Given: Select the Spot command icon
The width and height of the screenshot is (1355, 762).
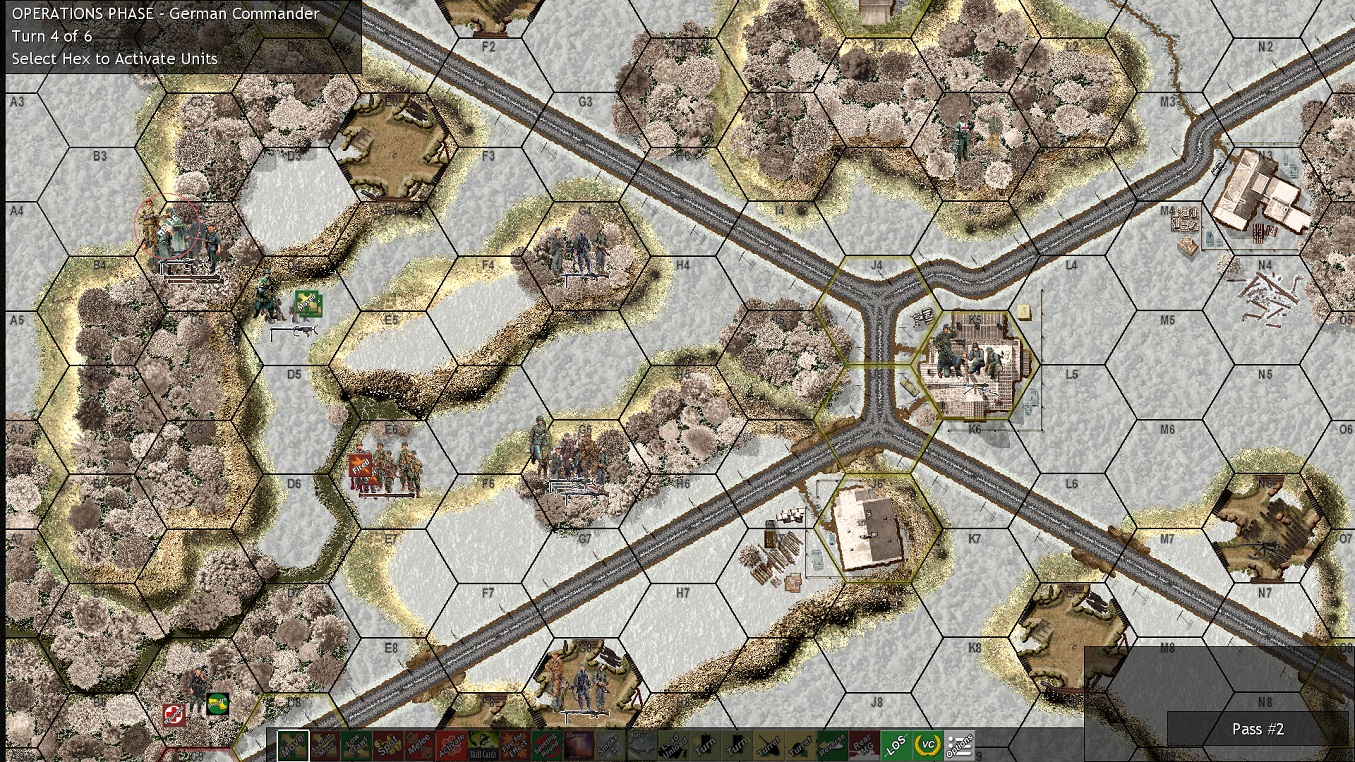Looking at the screenshot, I should [x=388, y=744].
